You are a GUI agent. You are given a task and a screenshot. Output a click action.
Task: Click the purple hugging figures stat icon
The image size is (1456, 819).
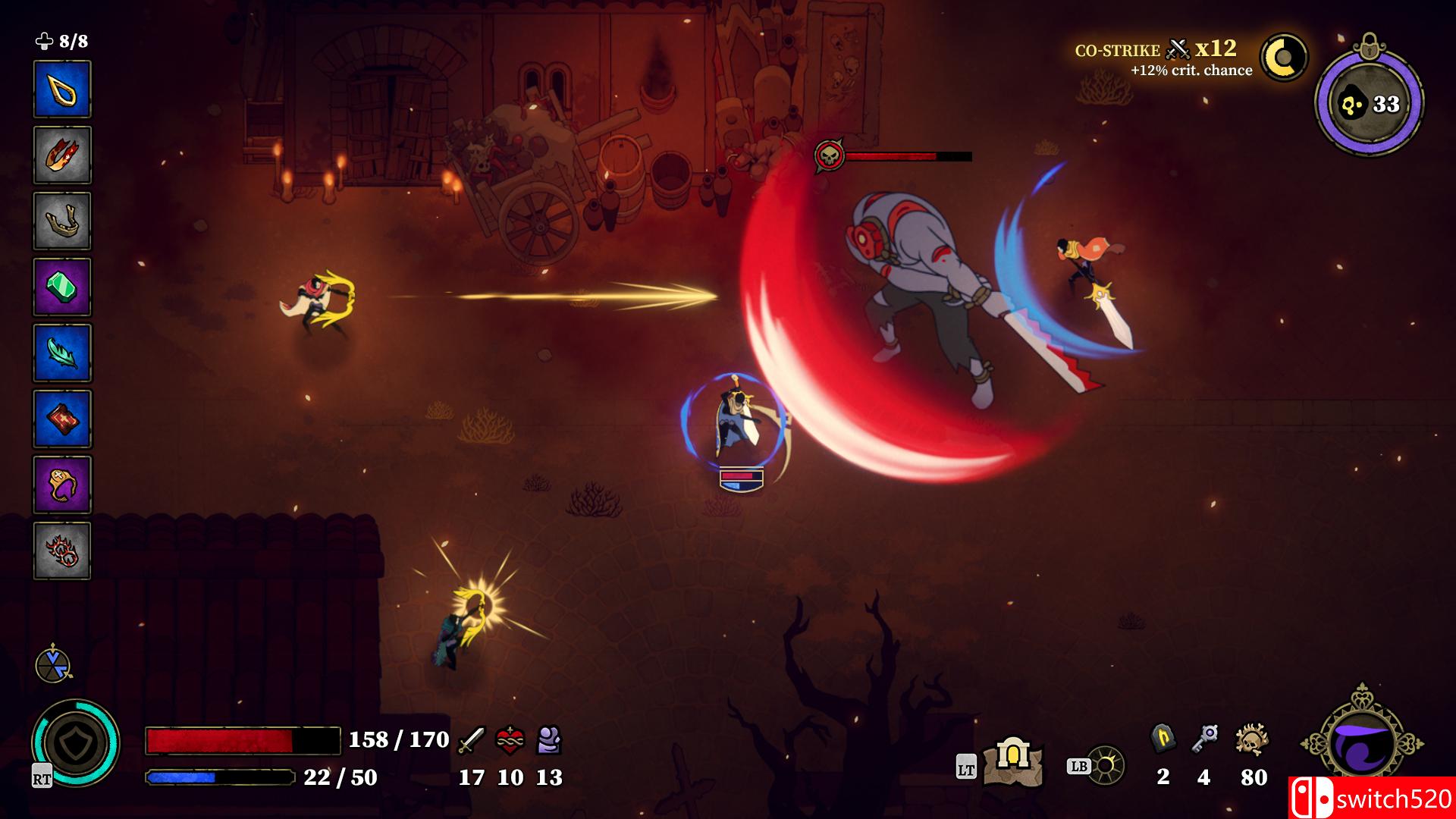[549, 739]
